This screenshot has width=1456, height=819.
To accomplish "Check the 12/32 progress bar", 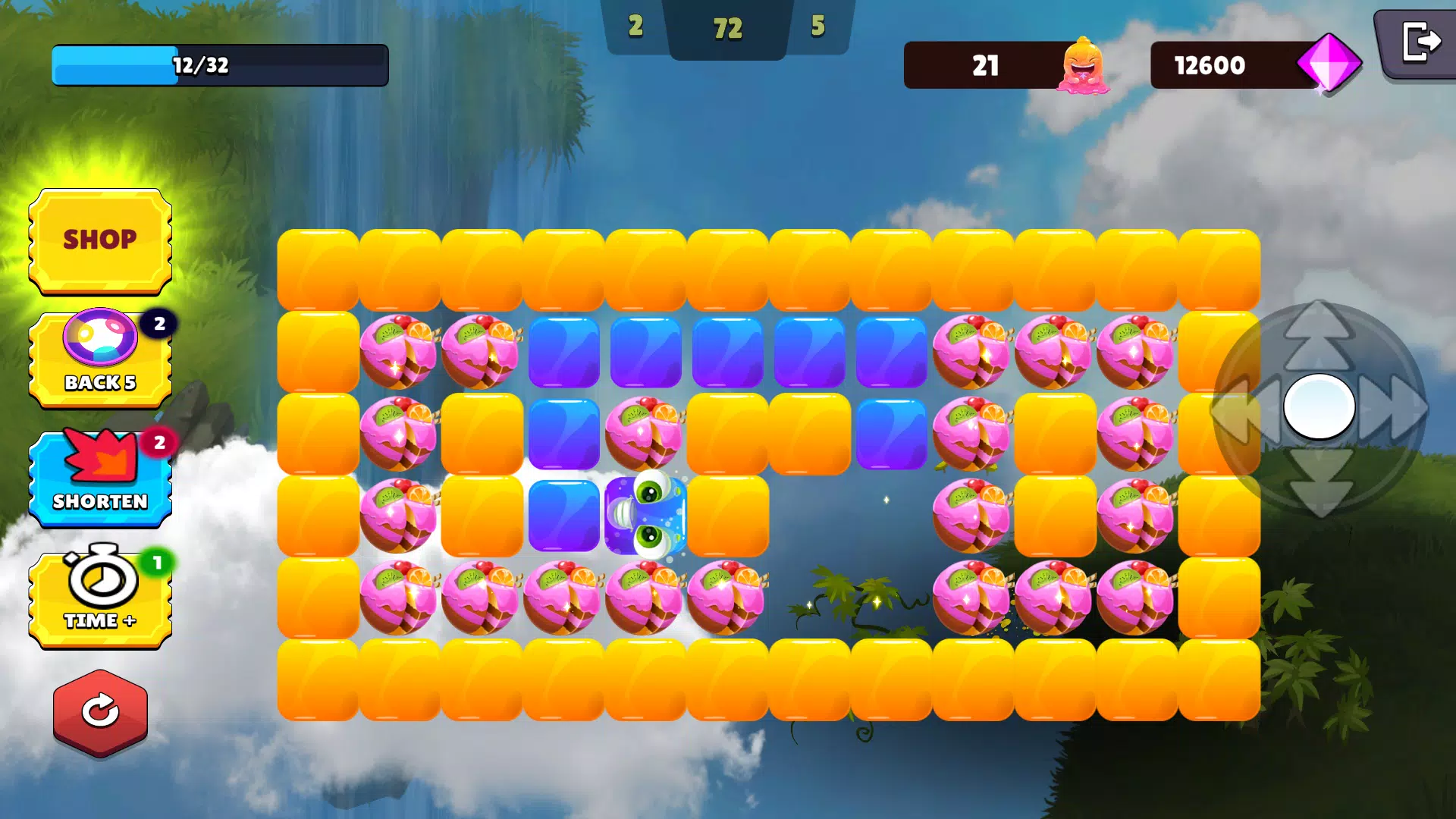I will [218, 65].
